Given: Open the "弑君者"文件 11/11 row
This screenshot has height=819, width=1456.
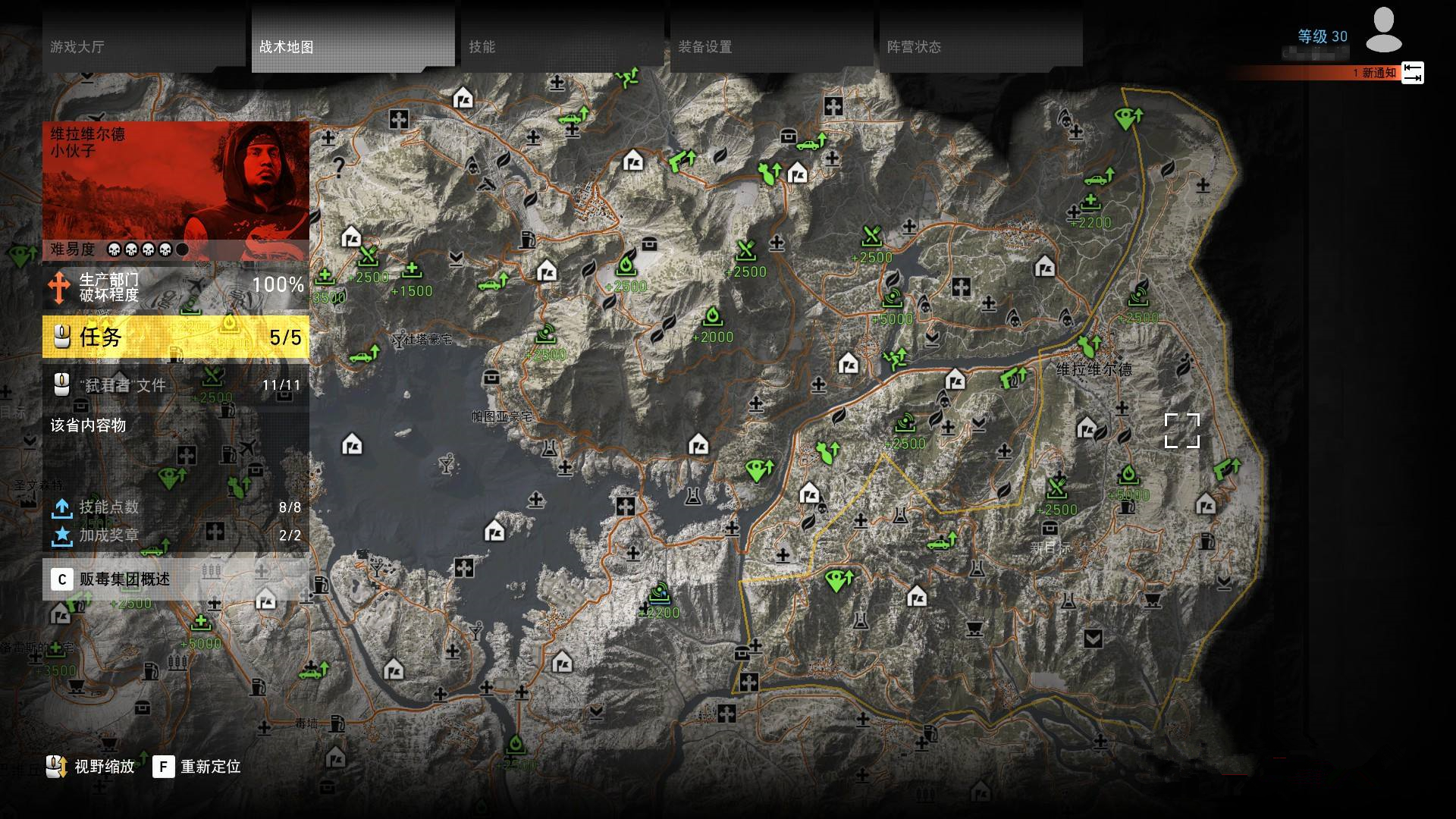Looking at the screenshot, I should 176,385.
